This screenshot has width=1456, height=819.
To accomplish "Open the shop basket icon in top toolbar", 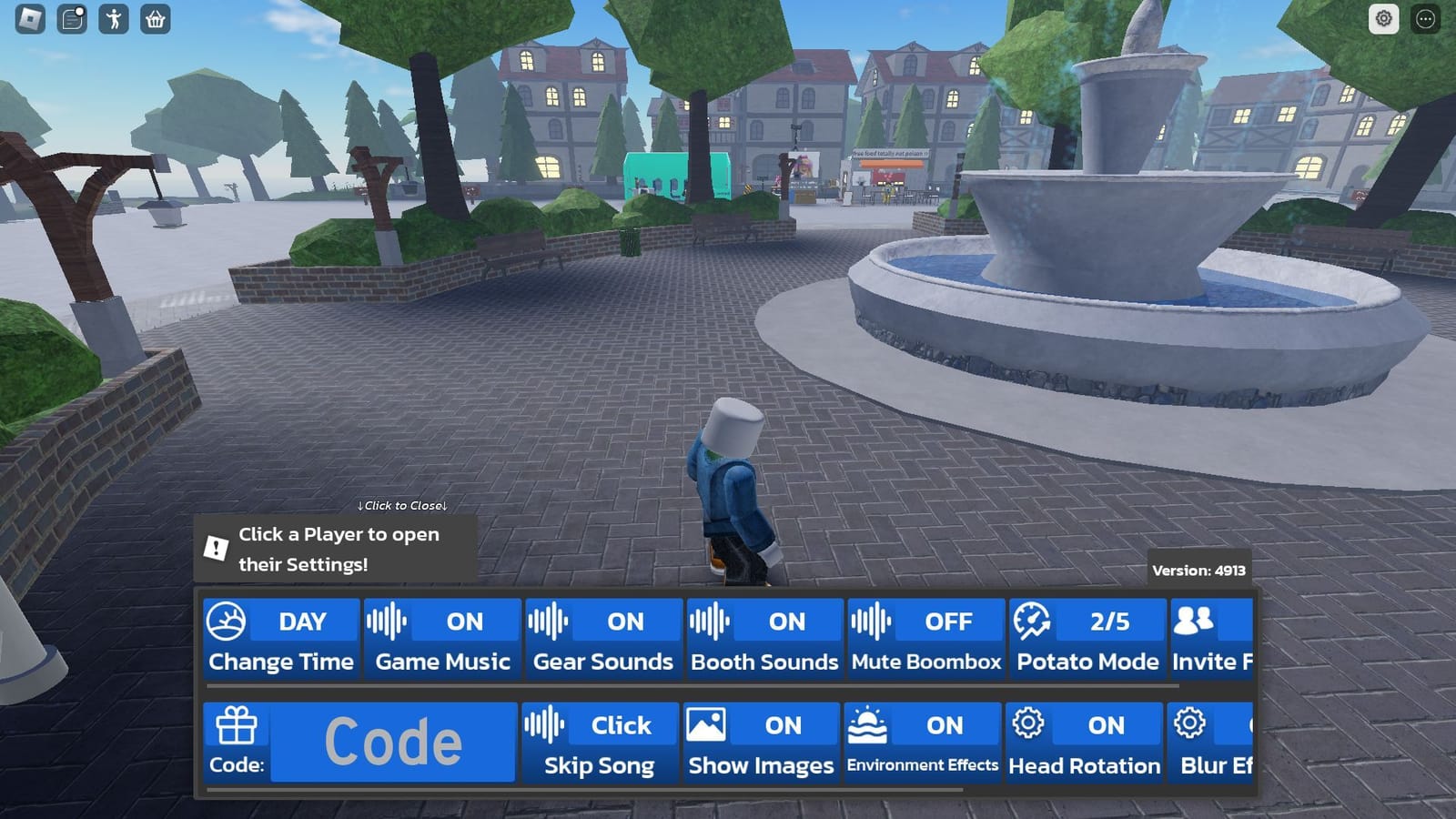I will tap(153, 19).
